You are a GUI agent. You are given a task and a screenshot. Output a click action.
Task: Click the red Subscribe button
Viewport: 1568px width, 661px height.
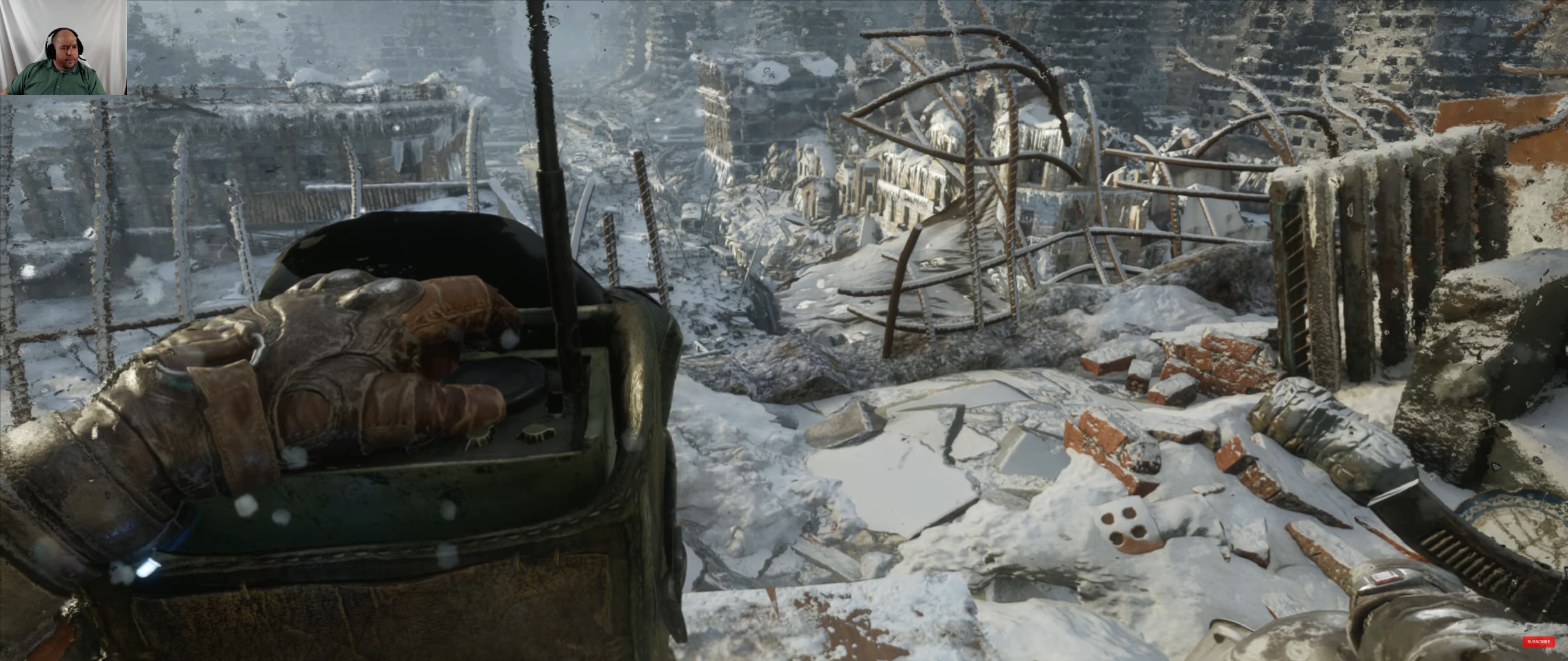point(1538,642)
